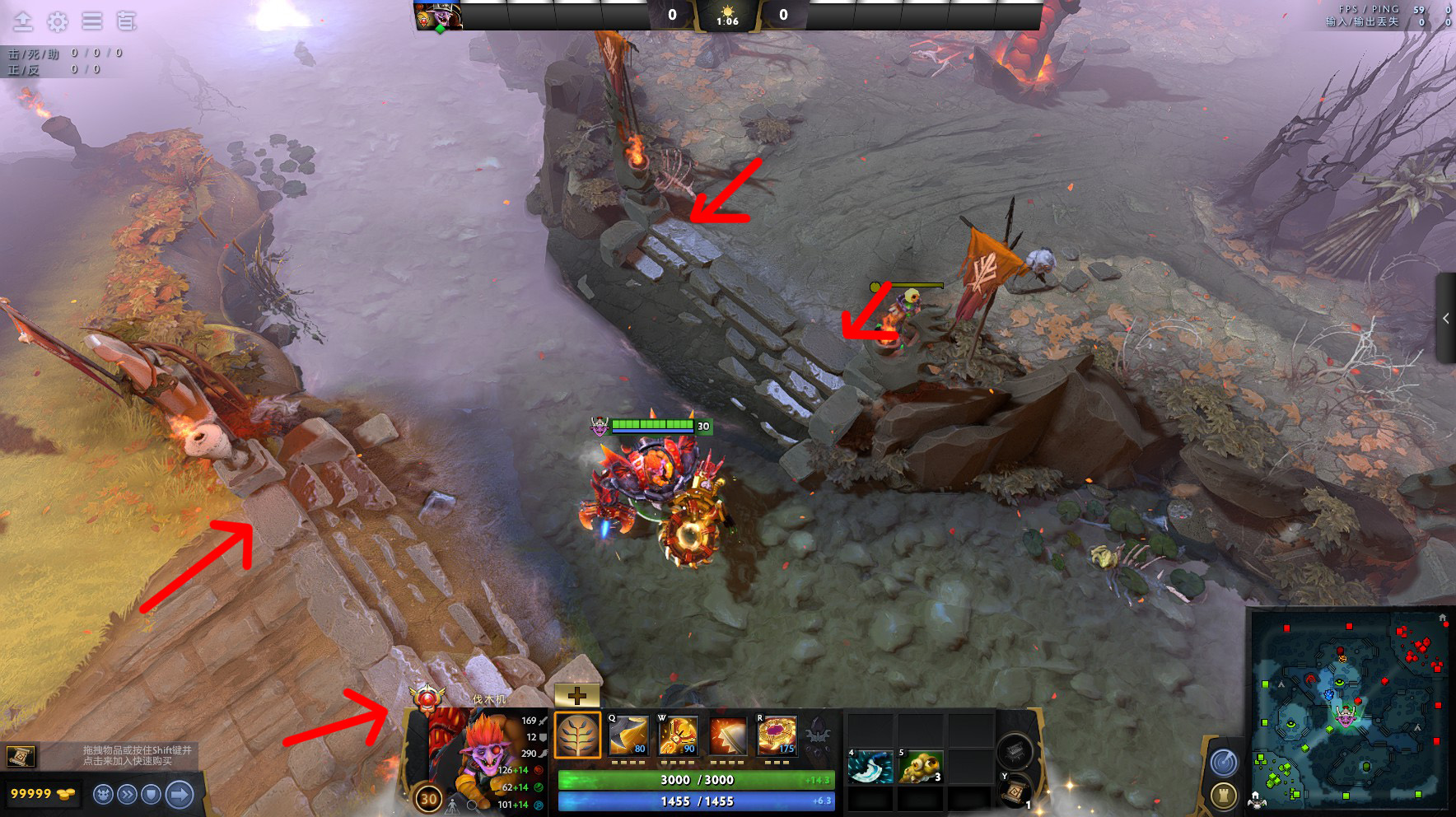The height and width of the screenshot is (817, 1456).
Task: Use the Scan radar icon above the minimap
Action: click(x=1223, y=761)
